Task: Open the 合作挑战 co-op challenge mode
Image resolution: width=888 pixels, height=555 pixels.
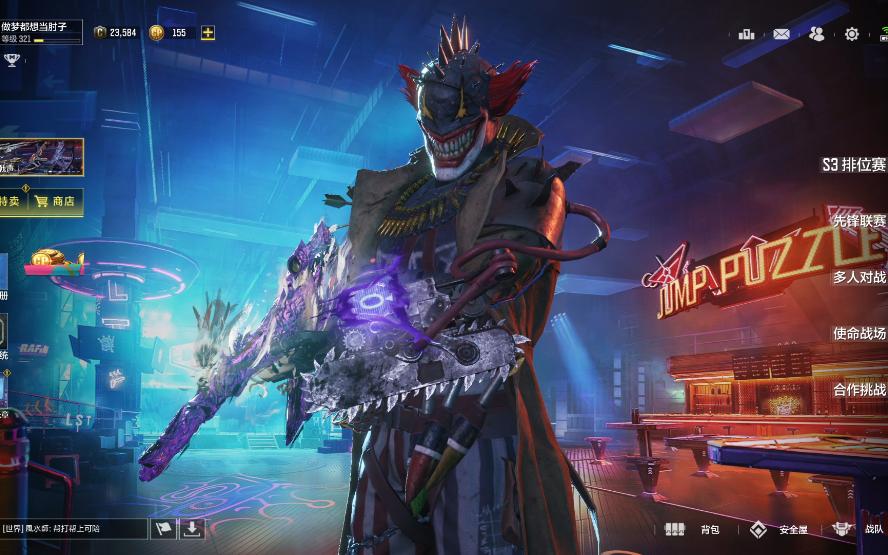Action: 859,389
